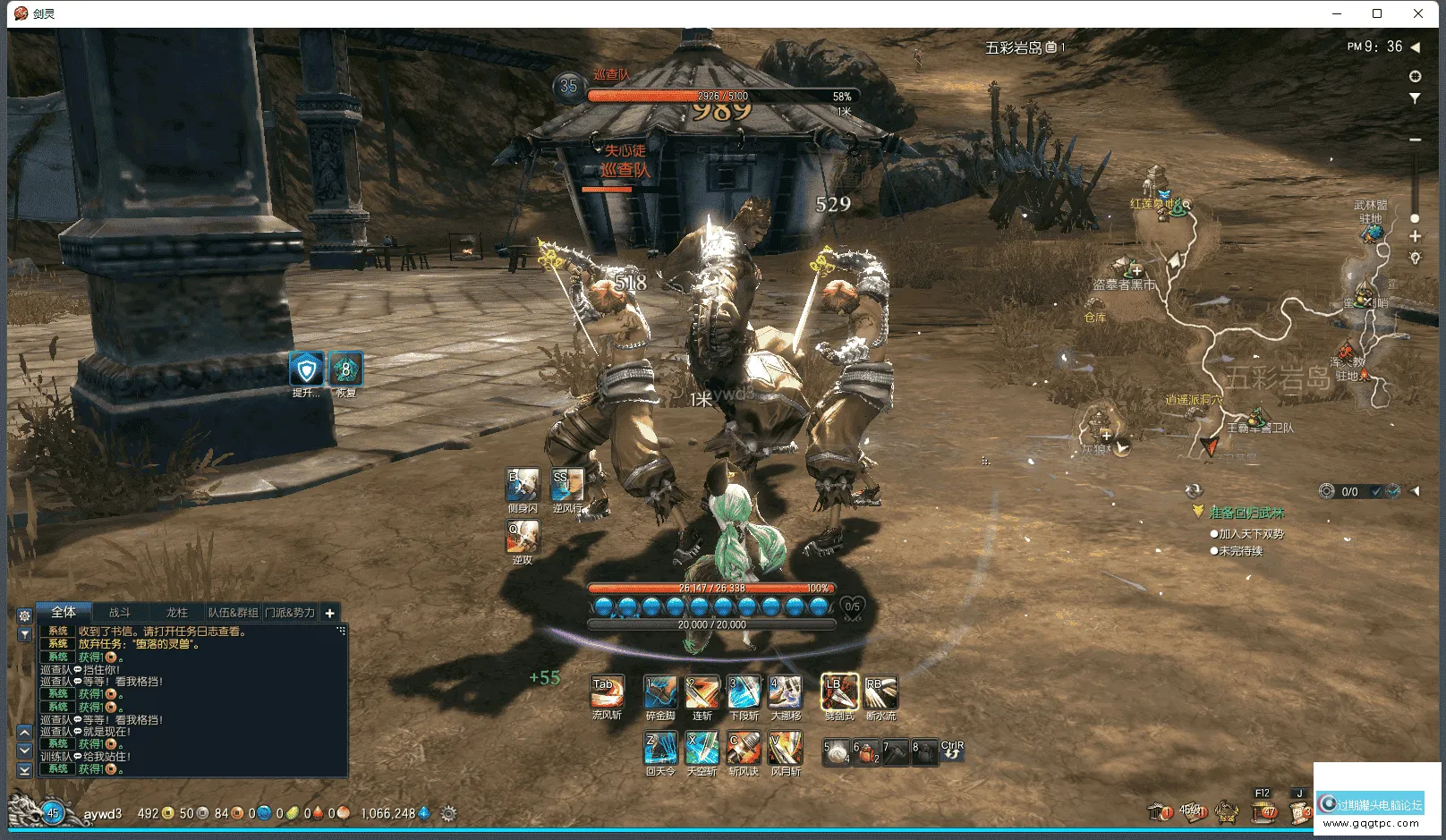
Task: Open chat settings gear icon
Action: (x=25, y=615)
